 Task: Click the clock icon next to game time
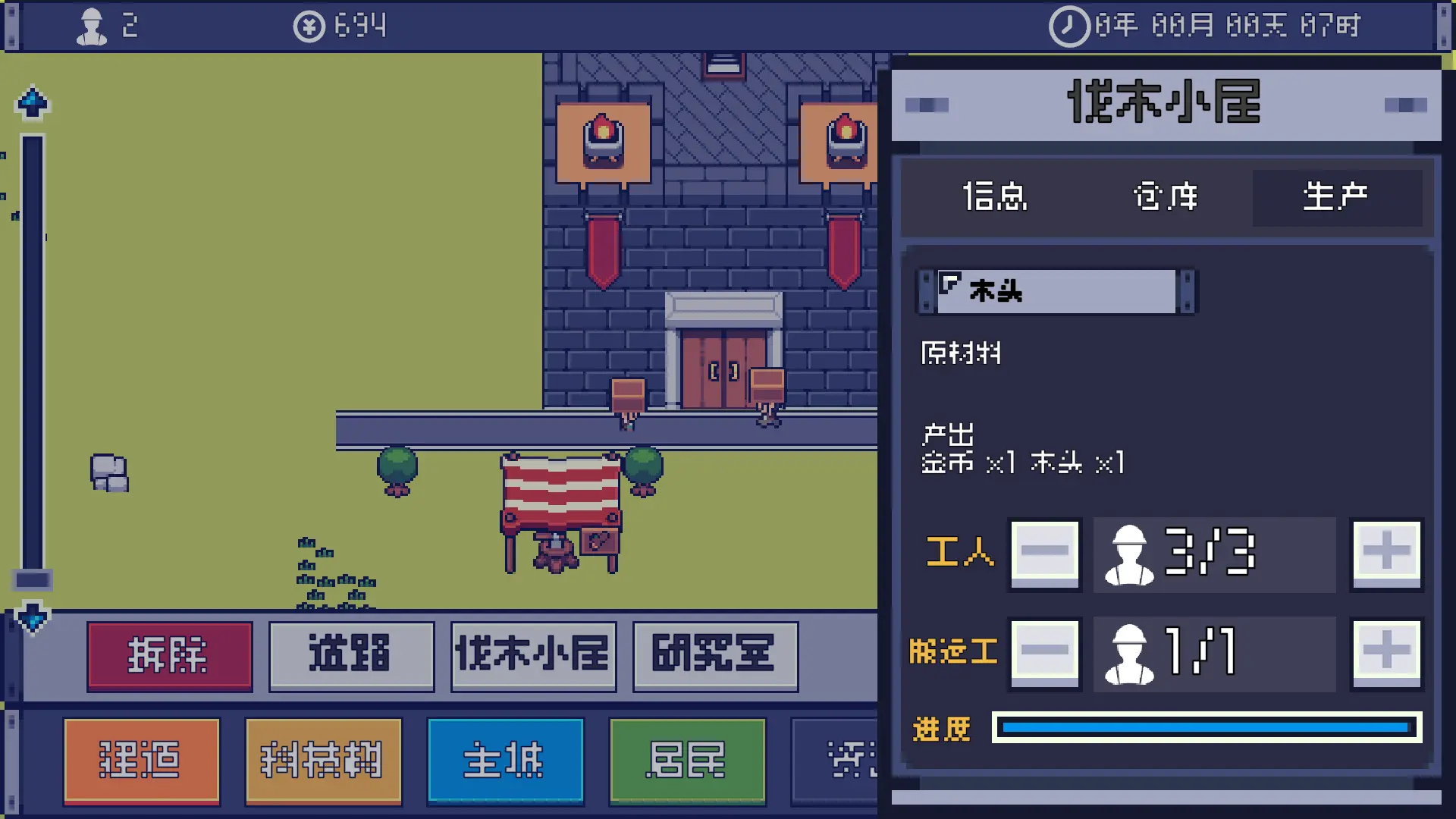pos(1068,26)
